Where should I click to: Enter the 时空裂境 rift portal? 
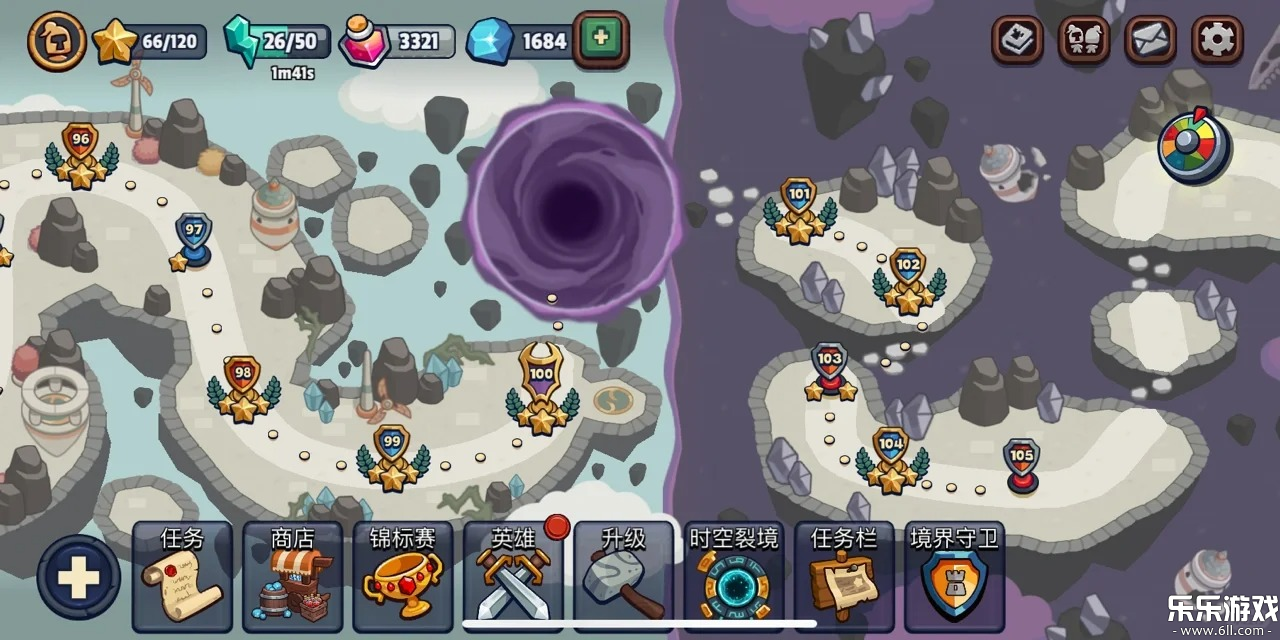tap(733, 577)
